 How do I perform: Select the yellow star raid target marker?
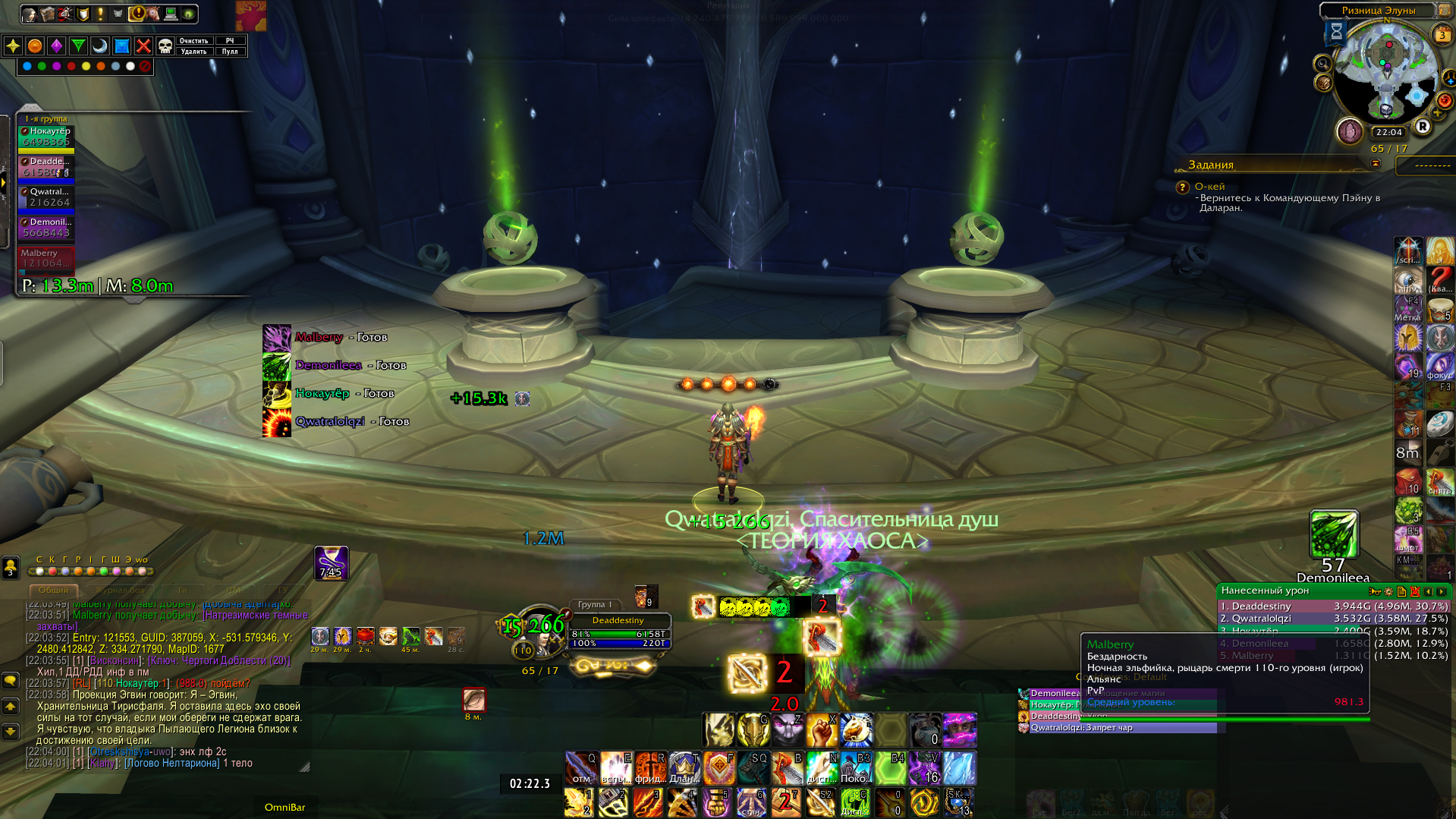[13, 46]
